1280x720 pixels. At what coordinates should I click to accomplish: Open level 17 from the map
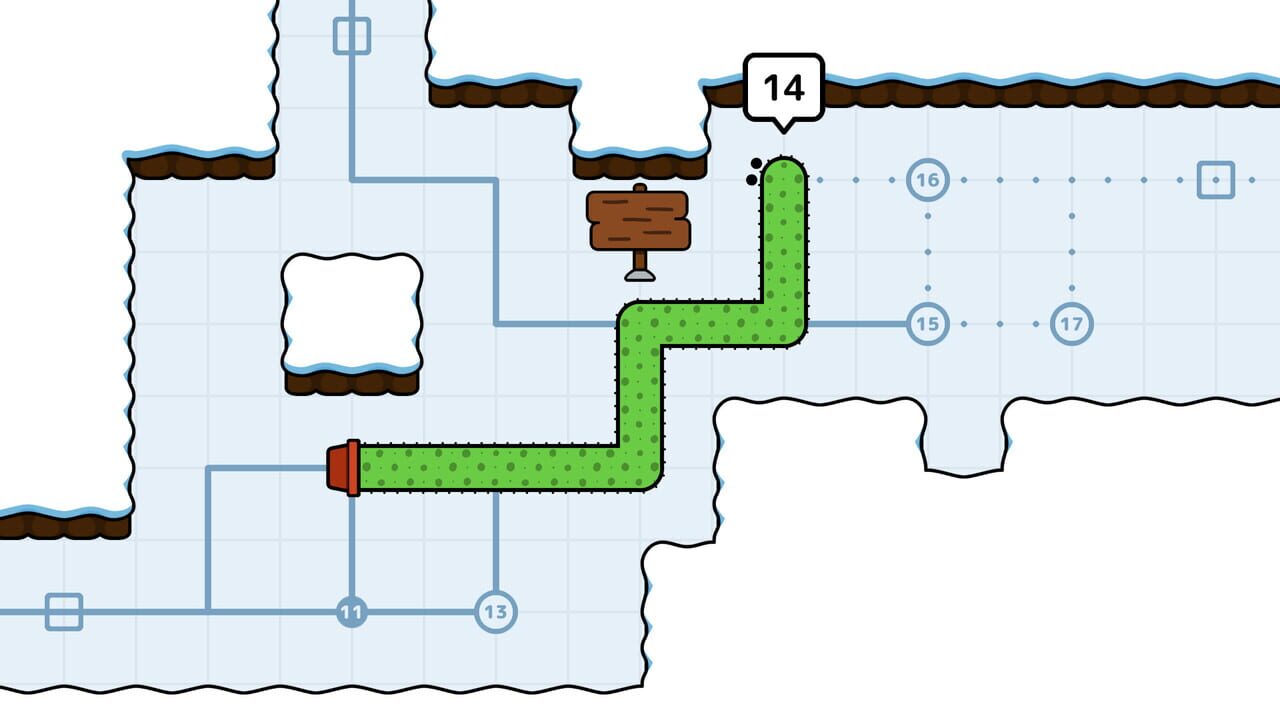pyautogui.click(x=1072, y=323)
